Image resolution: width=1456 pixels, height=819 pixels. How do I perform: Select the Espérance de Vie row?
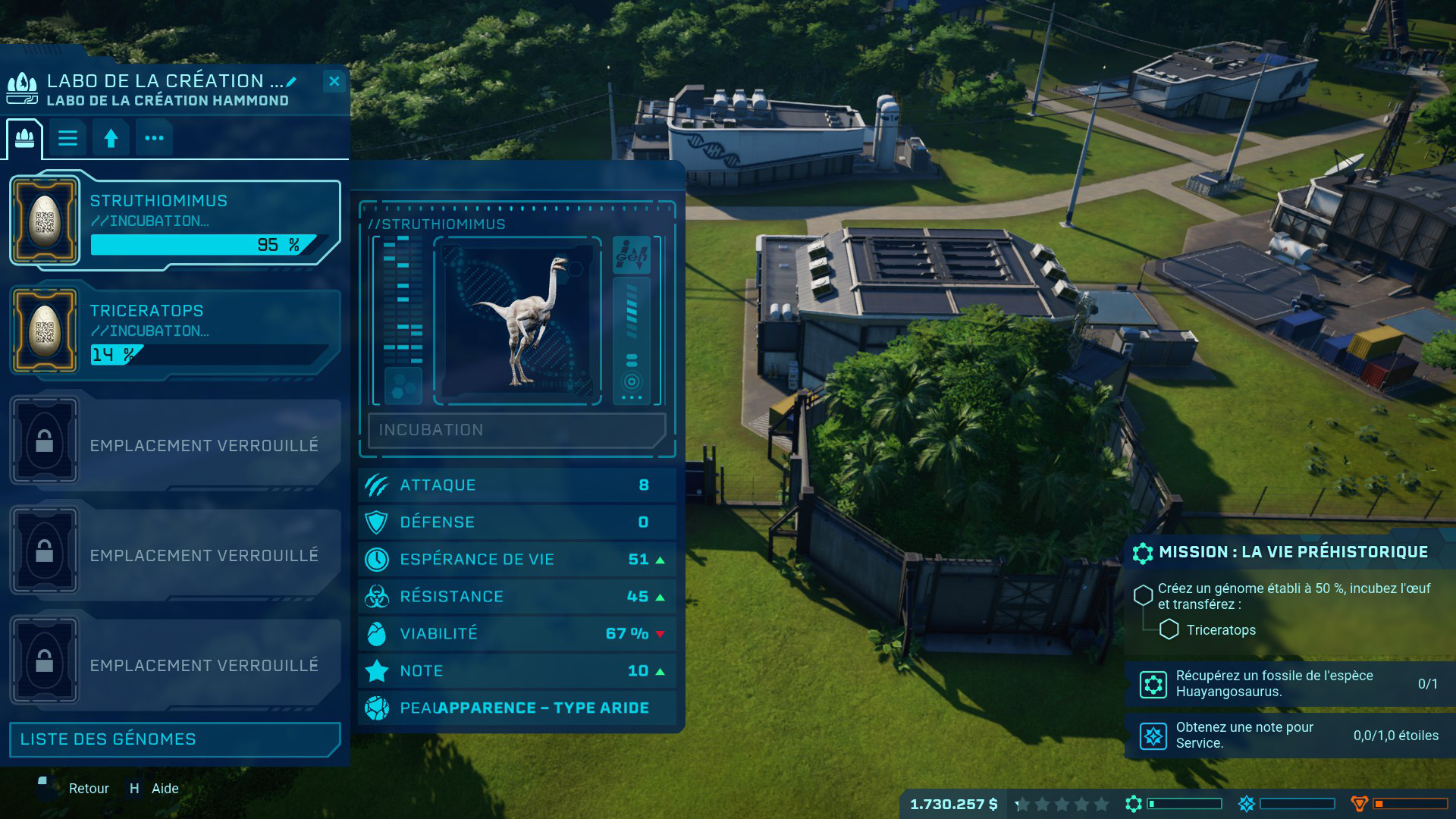(x=516, y=560)
